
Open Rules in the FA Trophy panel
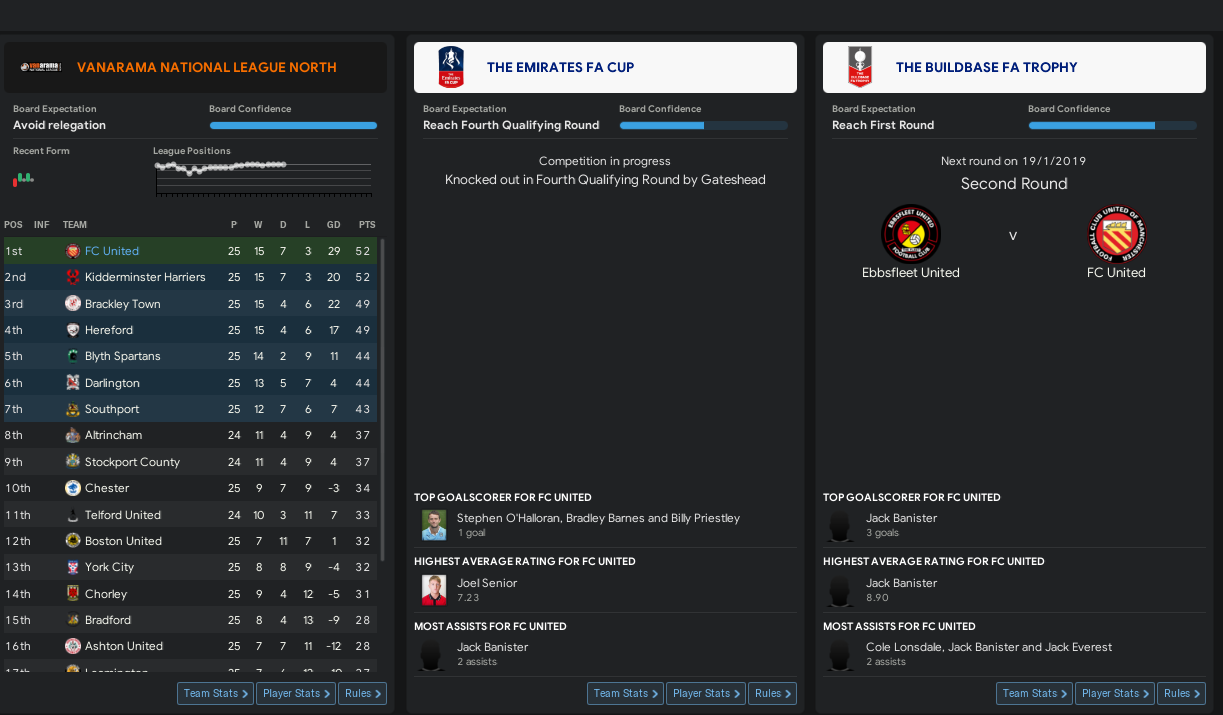(x=1182, y=693)
